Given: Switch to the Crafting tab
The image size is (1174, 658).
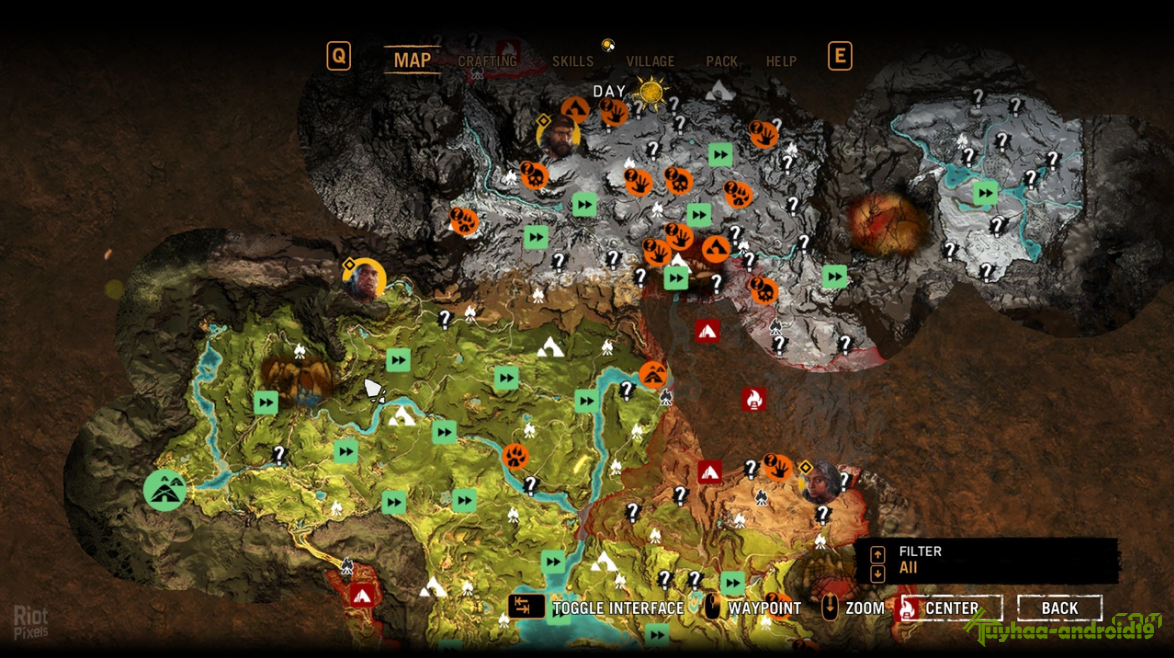Looking at the screenshot, I should point(487,61).
